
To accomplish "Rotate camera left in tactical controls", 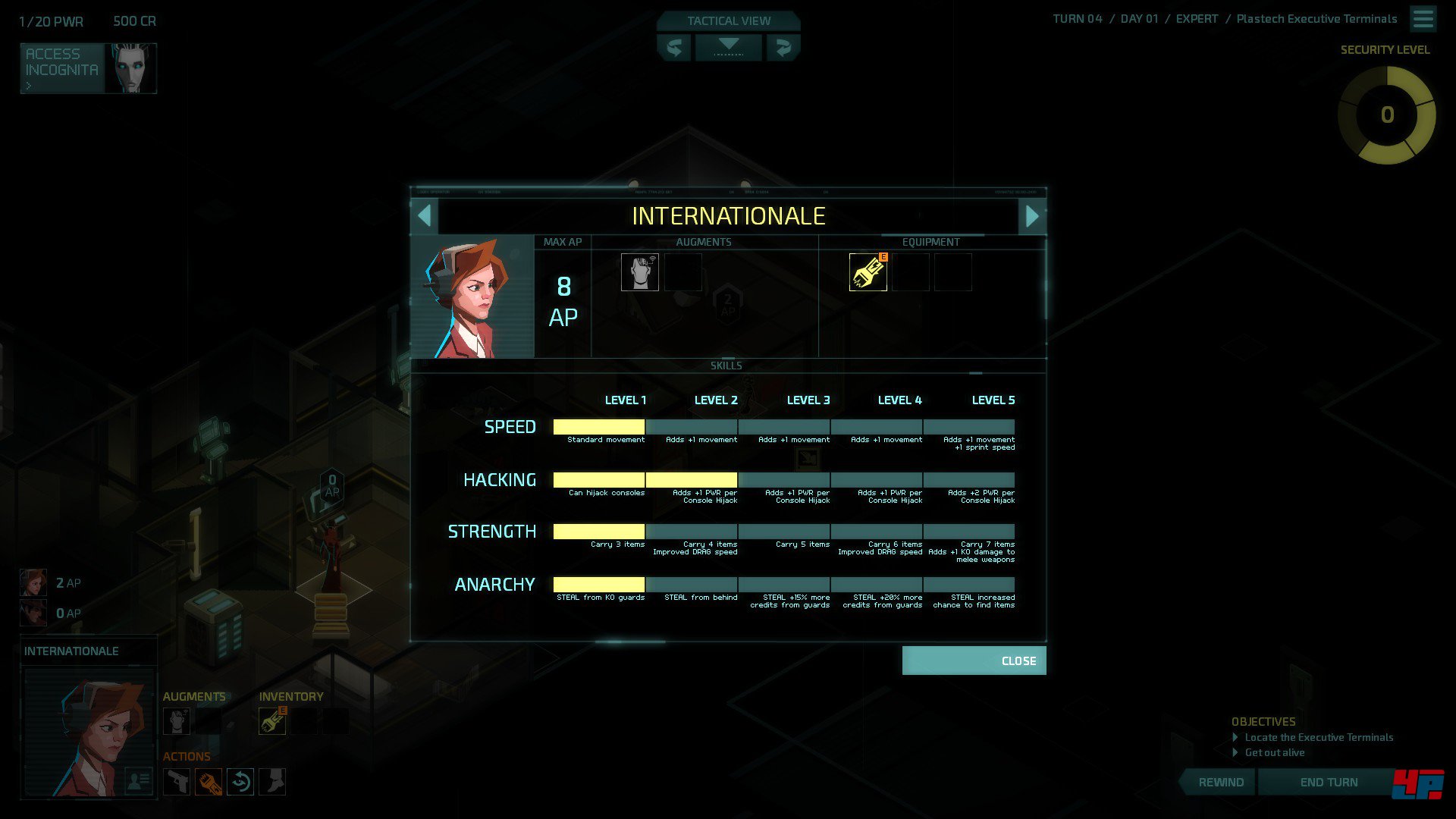I will (673, 48).
